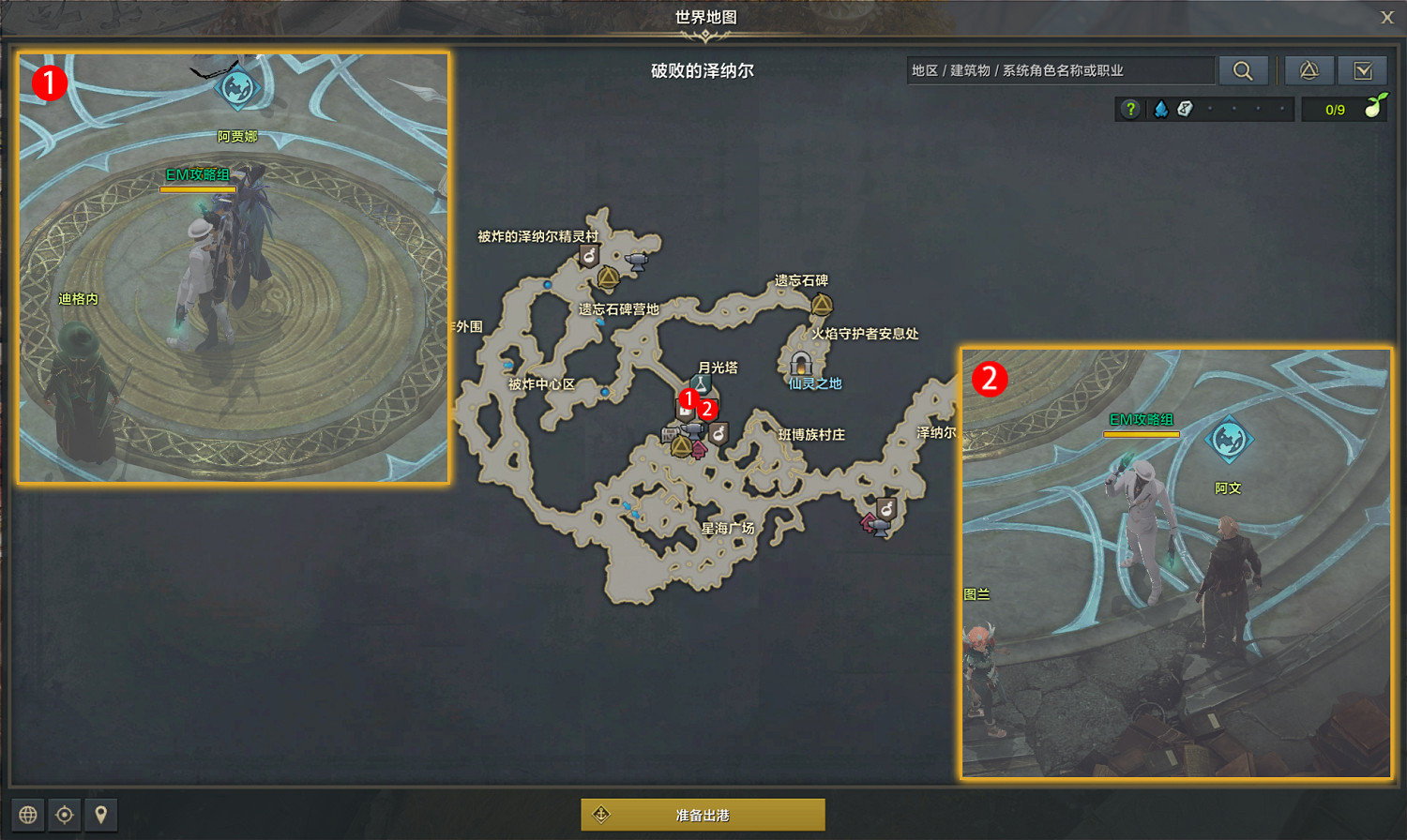Toggle the map pin marker button
Viewport: 1407px width, 840px height.
[x=98, y=815]
